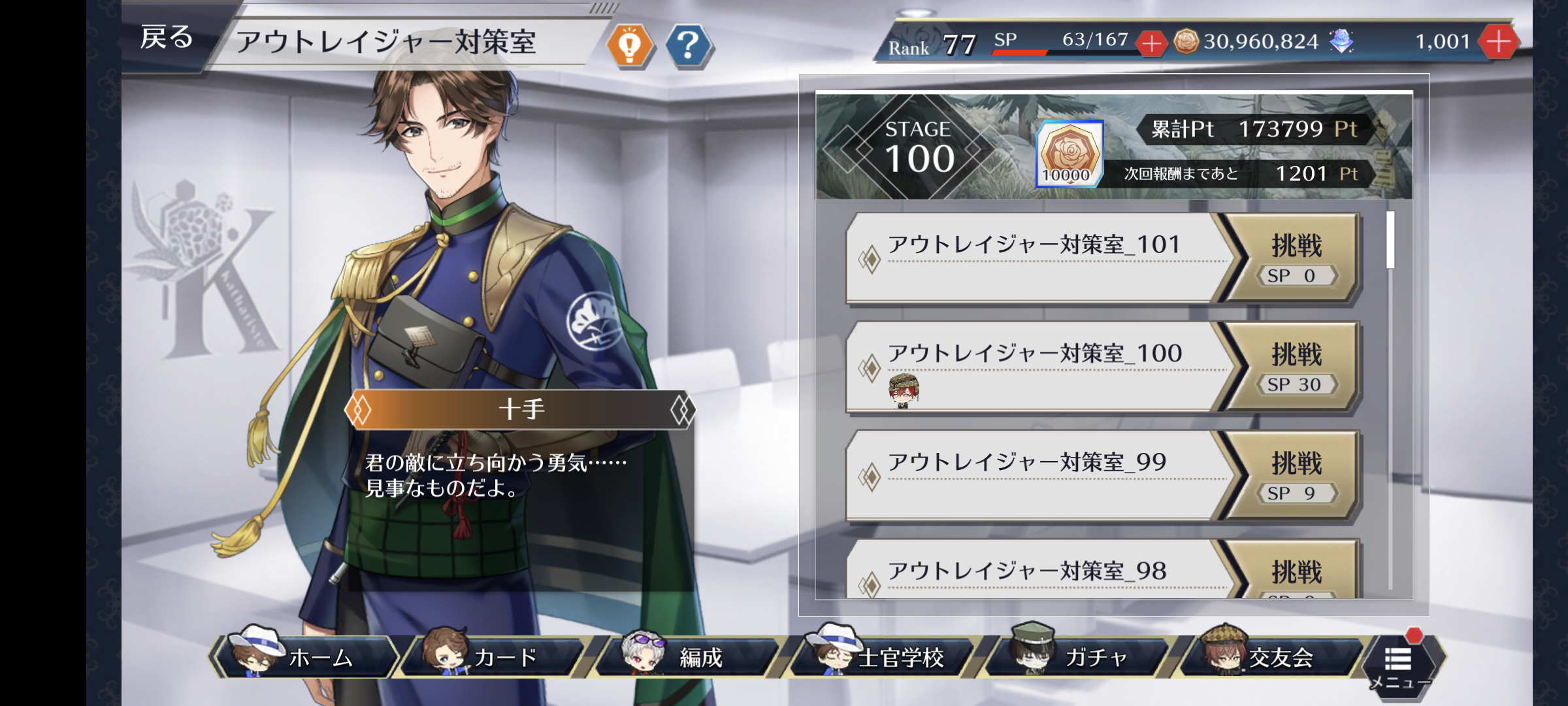1568x706 pixels.
Task: Show help via the blue question mark
Action: 688,45
